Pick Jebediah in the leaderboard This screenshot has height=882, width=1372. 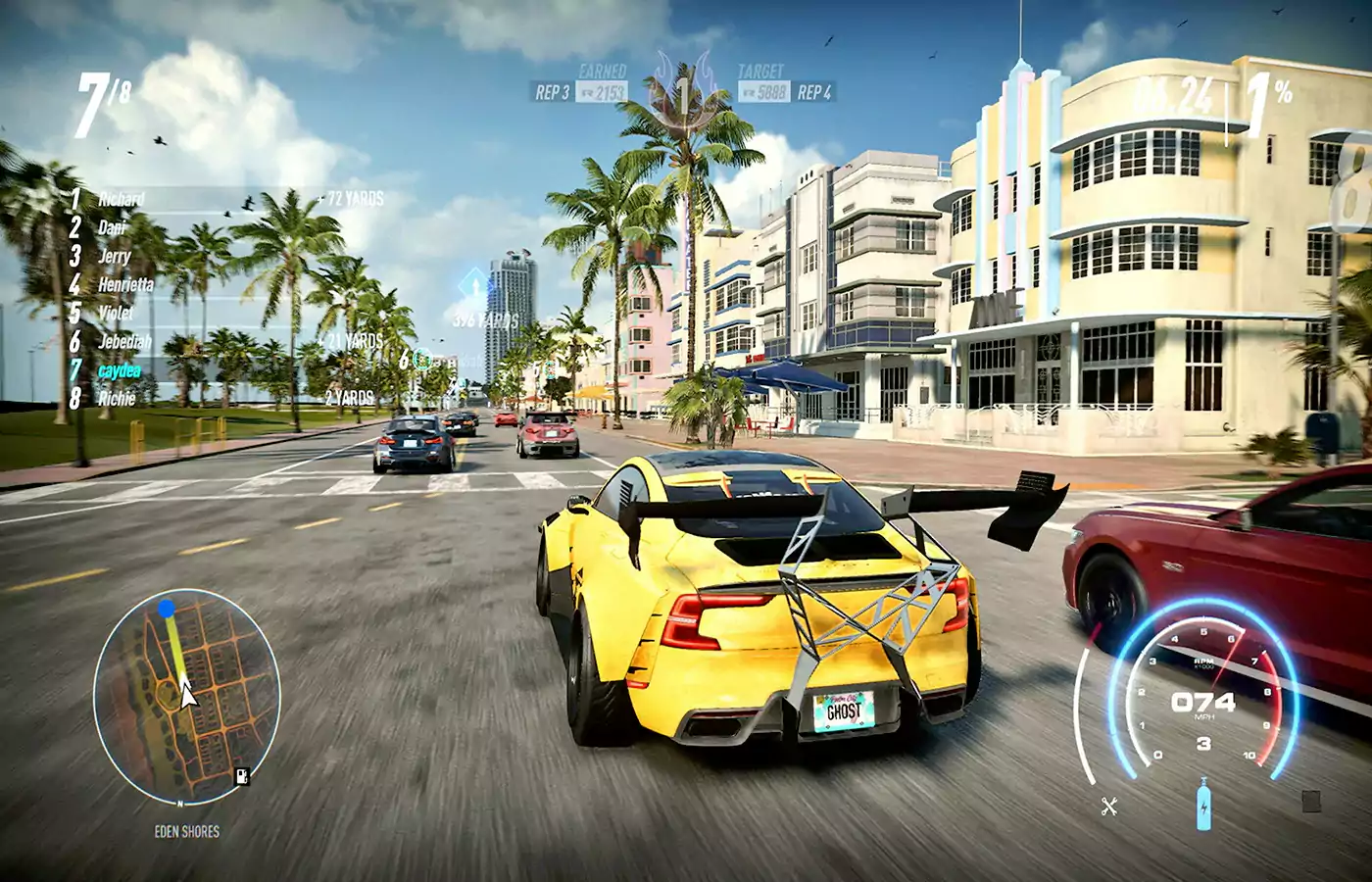124,341
